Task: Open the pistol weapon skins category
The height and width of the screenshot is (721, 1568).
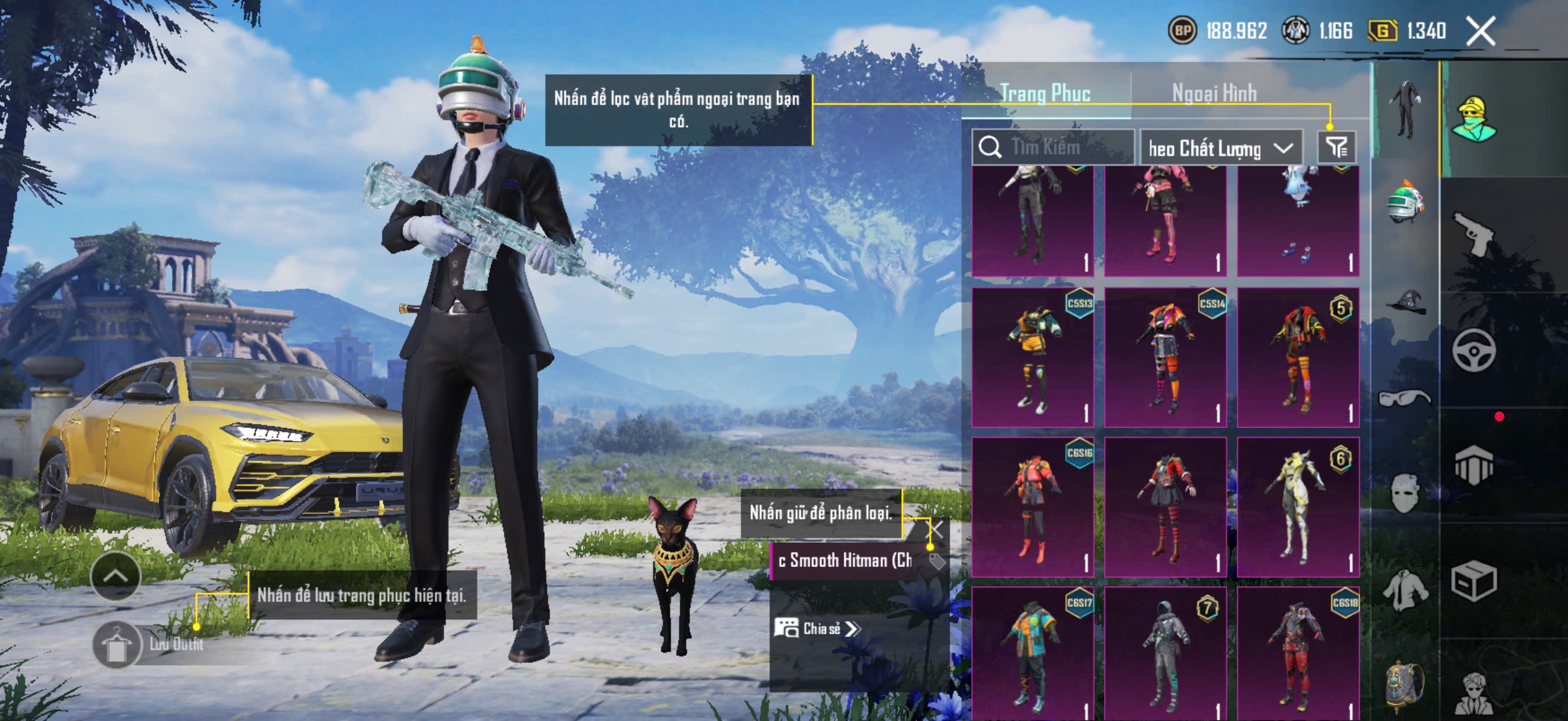Action: click(x=1474, y=234)
